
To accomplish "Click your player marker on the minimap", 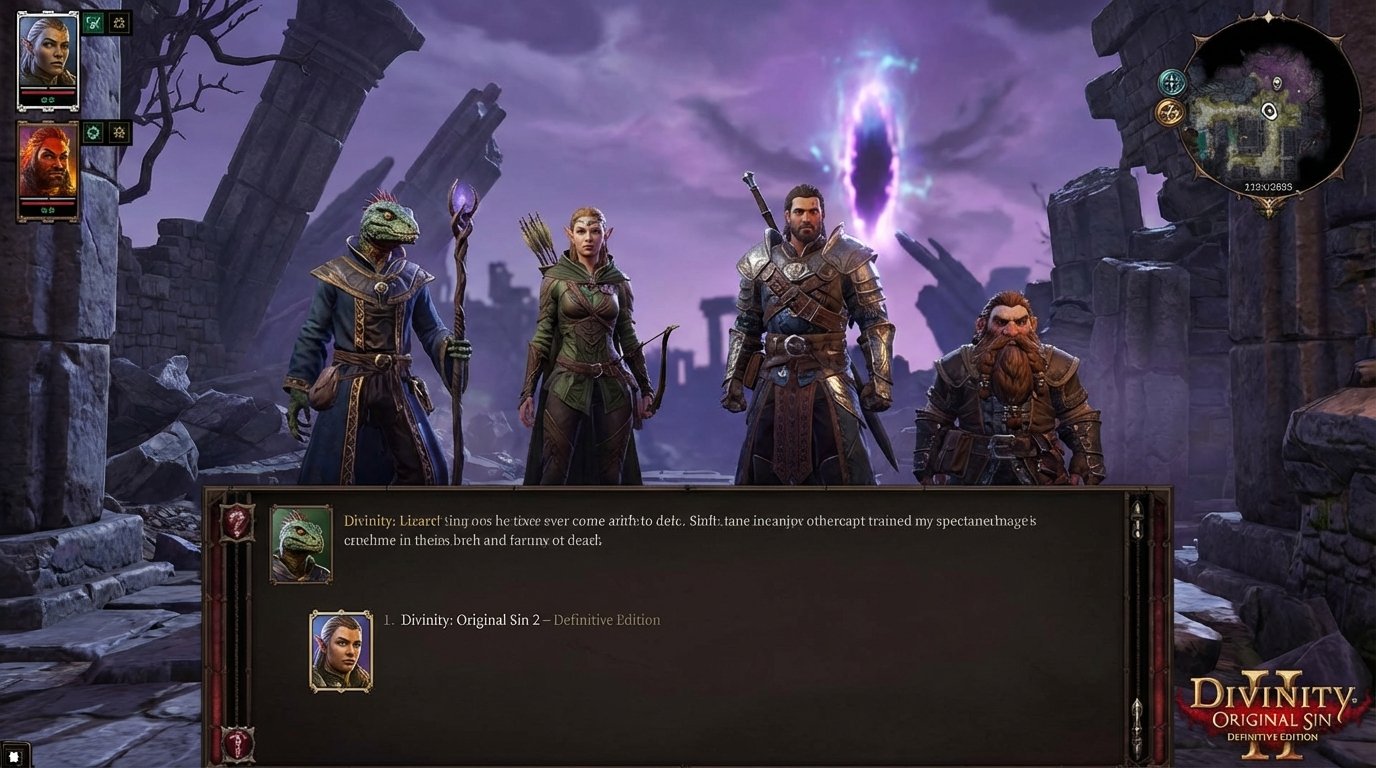I will [1268, 110].
